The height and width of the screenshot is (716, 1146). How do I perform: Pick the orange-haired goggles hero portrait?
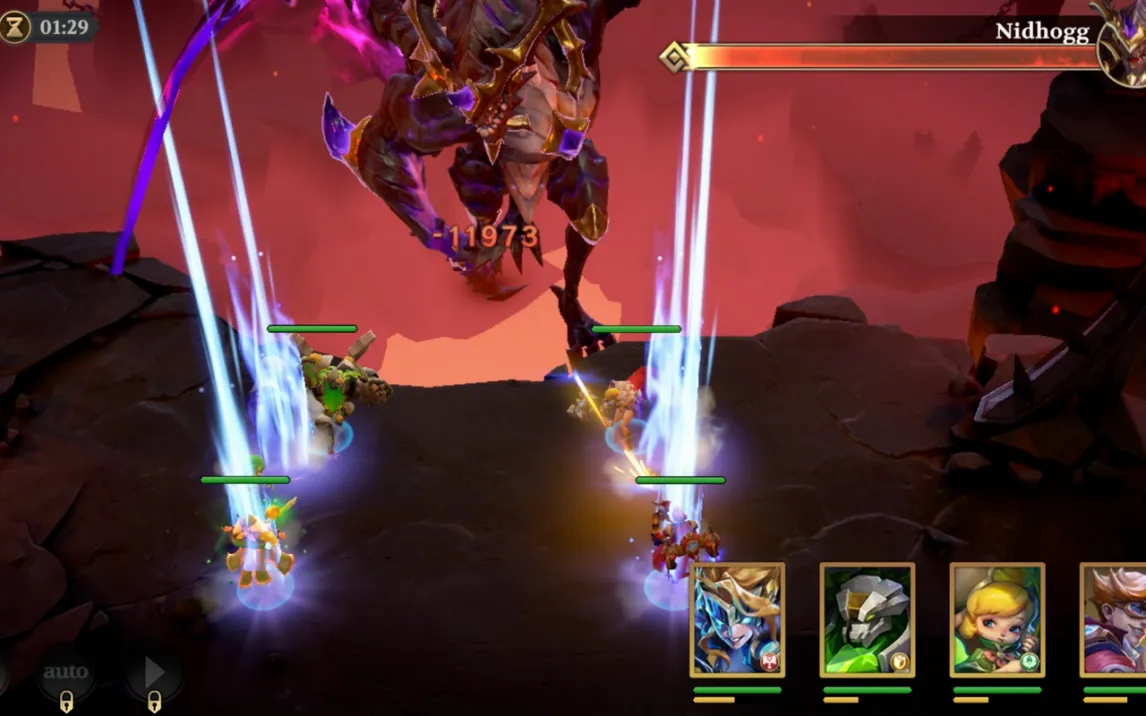(x=1114, y=619)
